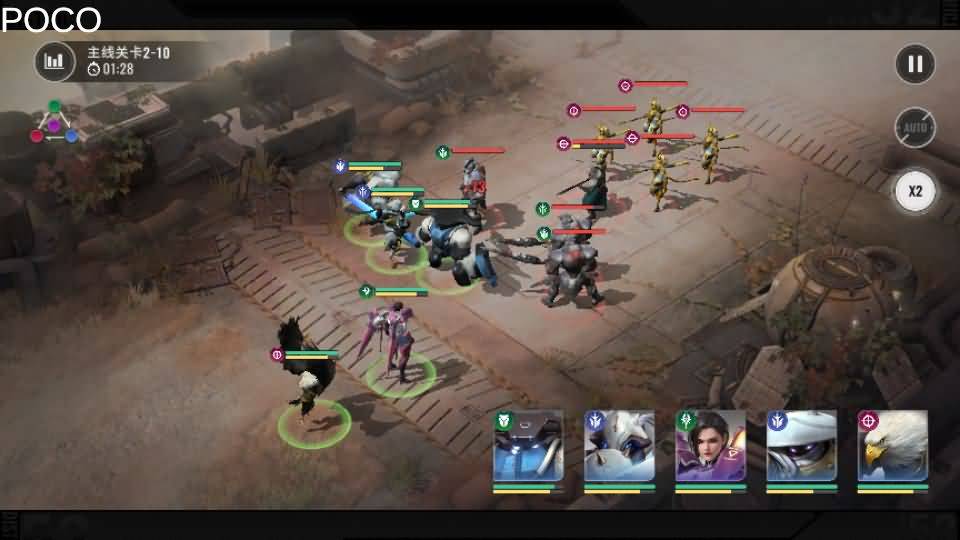Show the faction counter triangle diagram

54,123
